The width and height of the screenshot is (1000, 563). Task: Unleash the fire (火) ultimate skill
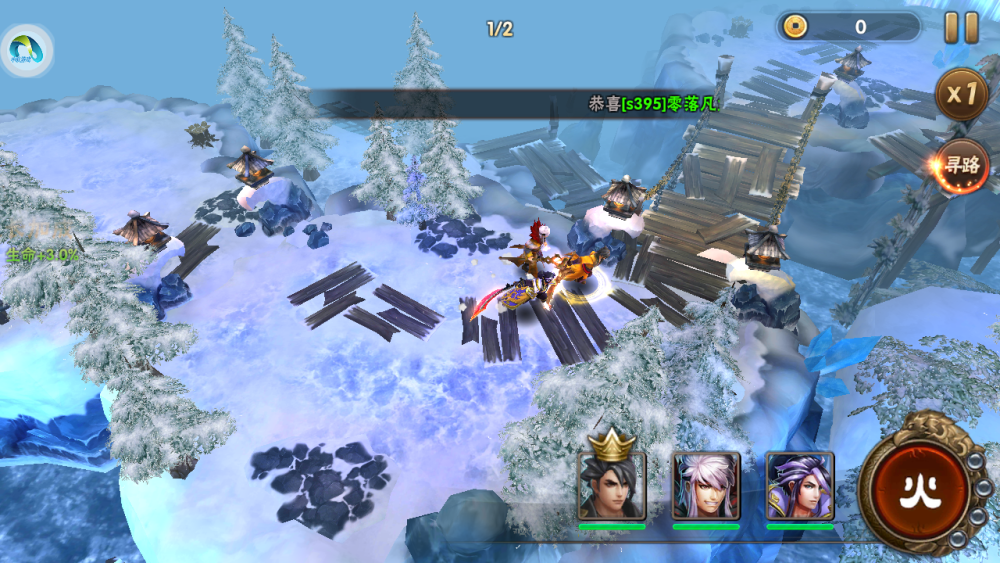918,489
